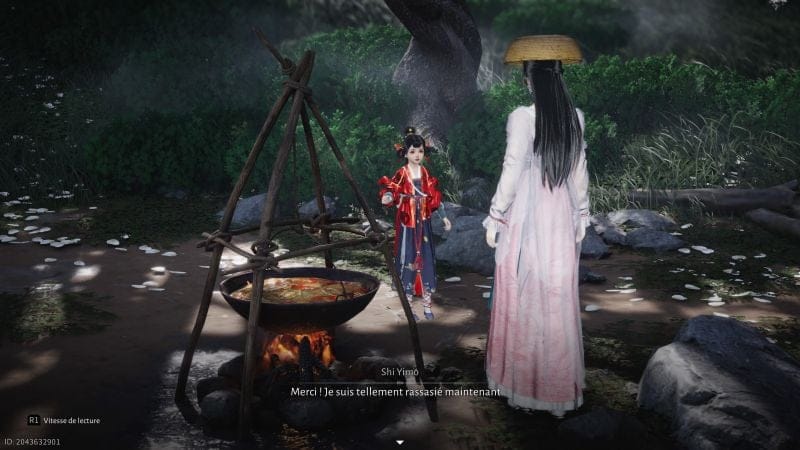
Task: Click the dialogue continue arrow
Action: point(400,440)
